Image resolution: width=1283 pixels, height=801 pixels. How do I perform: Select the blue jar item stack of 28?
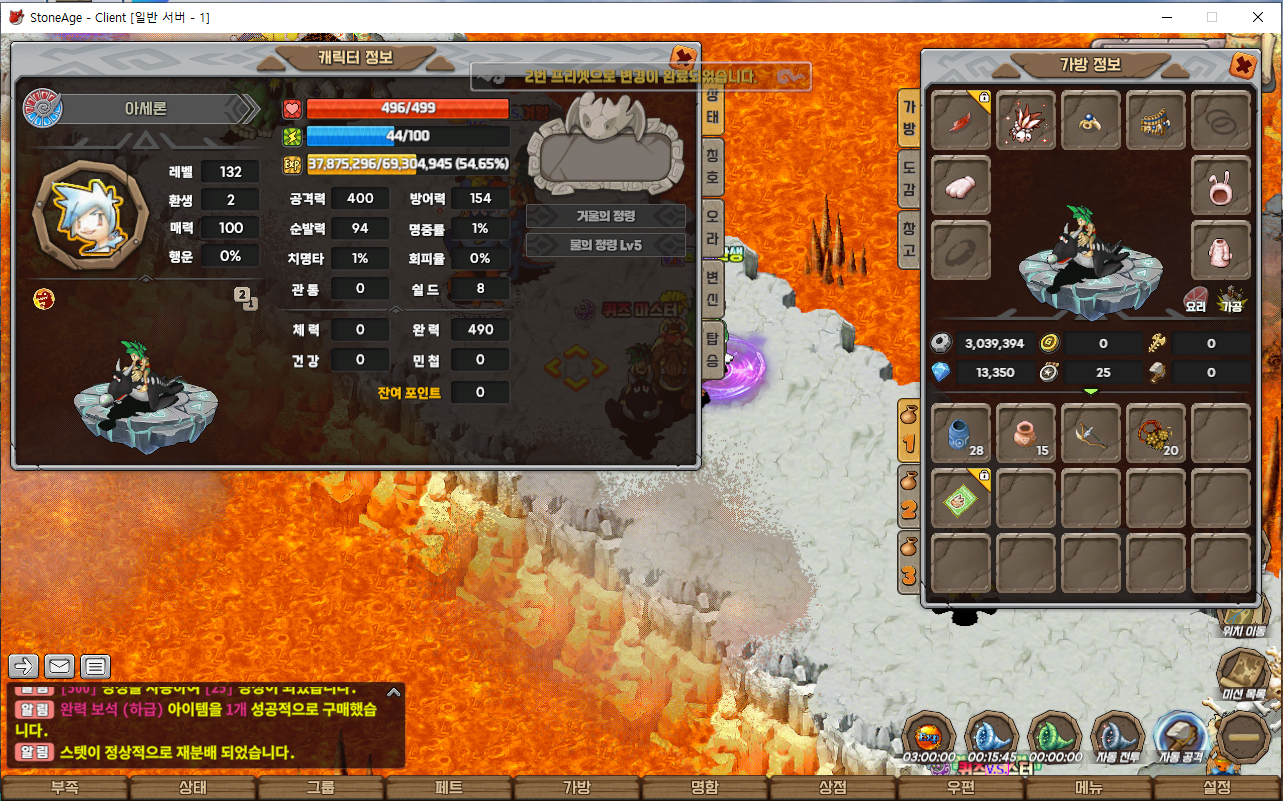(x=961, y=433)
